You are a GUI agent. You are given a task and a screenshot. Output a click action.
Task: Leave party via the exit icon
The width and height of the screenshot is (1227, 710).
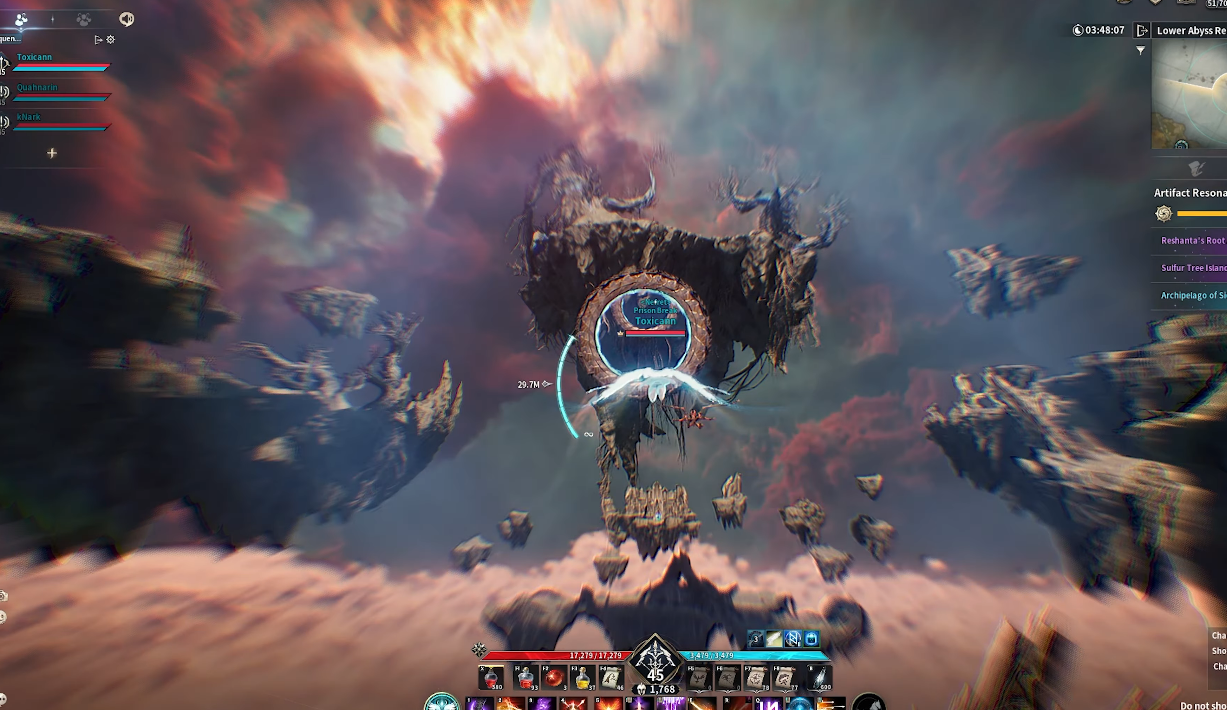tap(98, 40)
